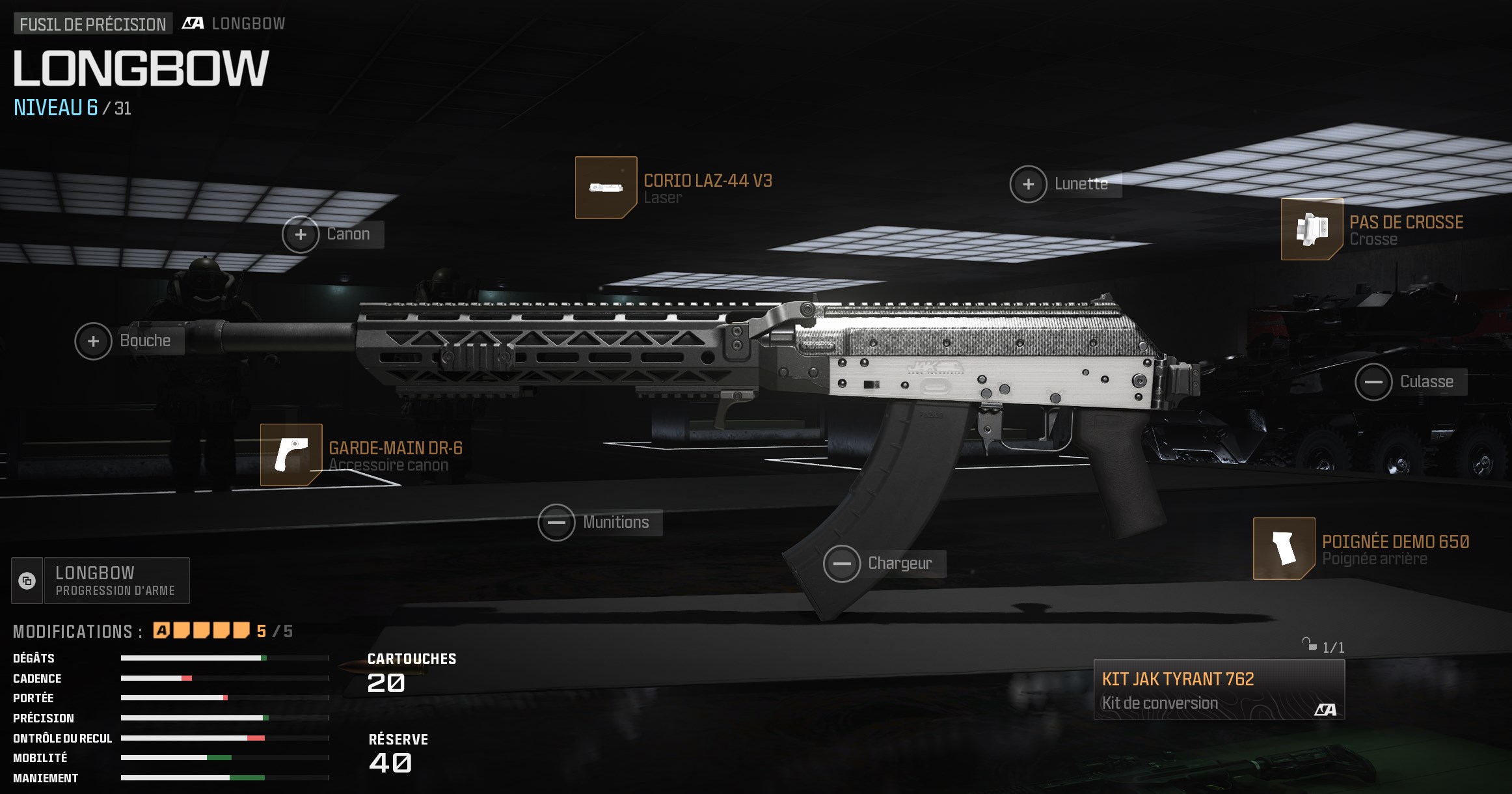1512x794 pixels.
Task: Click the LONGBOW progression d'arme button
Action: [116, 580]
